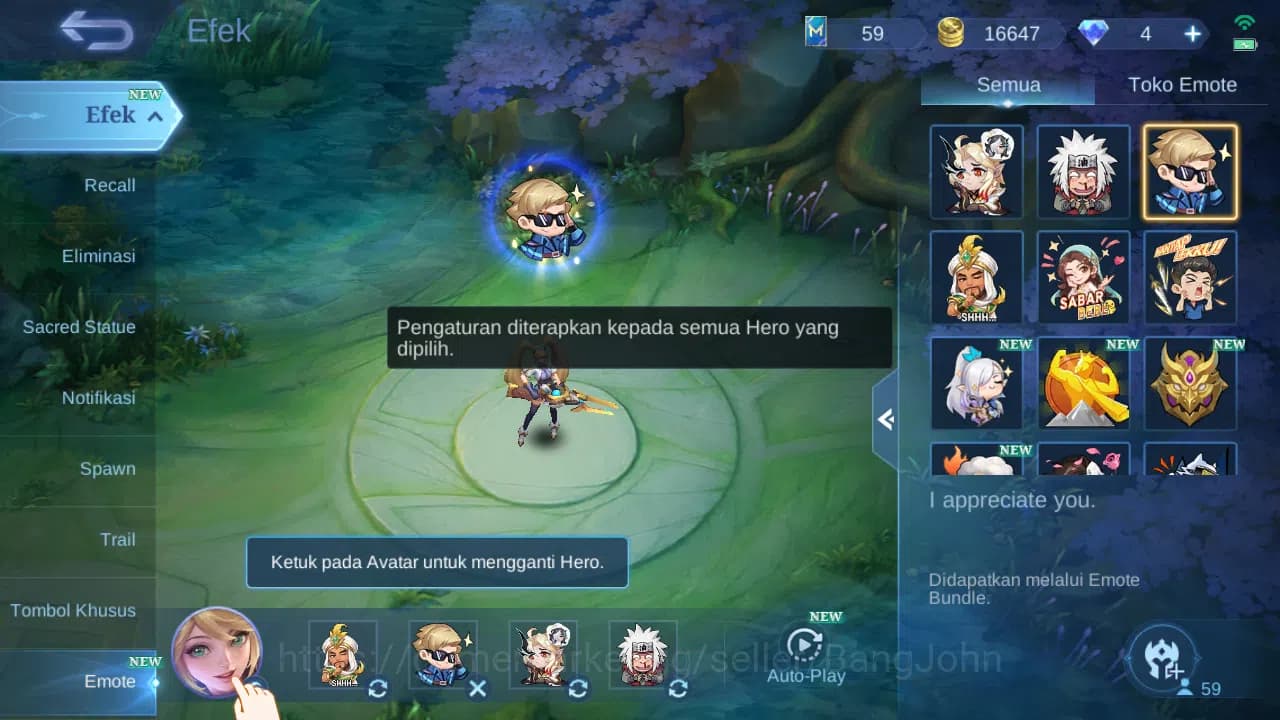Tap the plus icon to top up diamonds
Viewport: 1280px width, 720px height.
click(1191, 33)
